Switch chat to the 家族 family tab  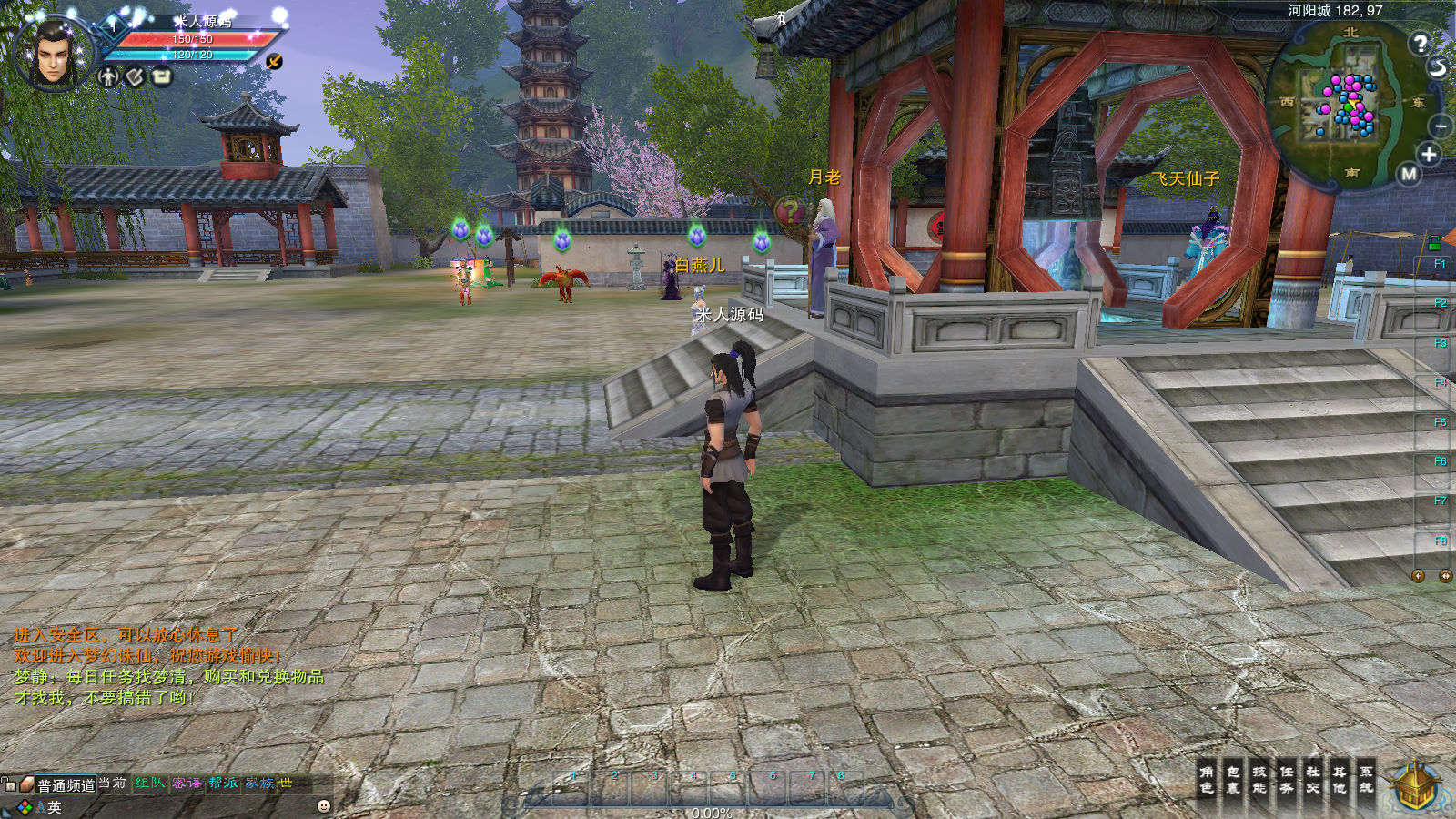pyautogui.click(x=259, y=783)
